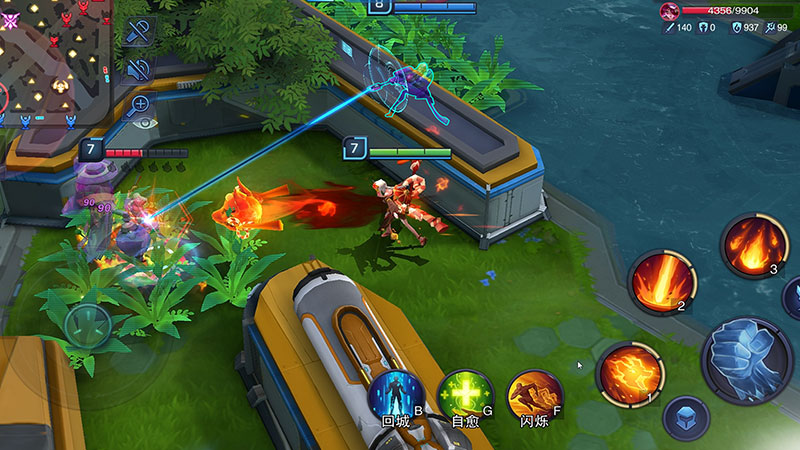
Task: Tap the ice fist basic attack button
Action: [750, 356]
